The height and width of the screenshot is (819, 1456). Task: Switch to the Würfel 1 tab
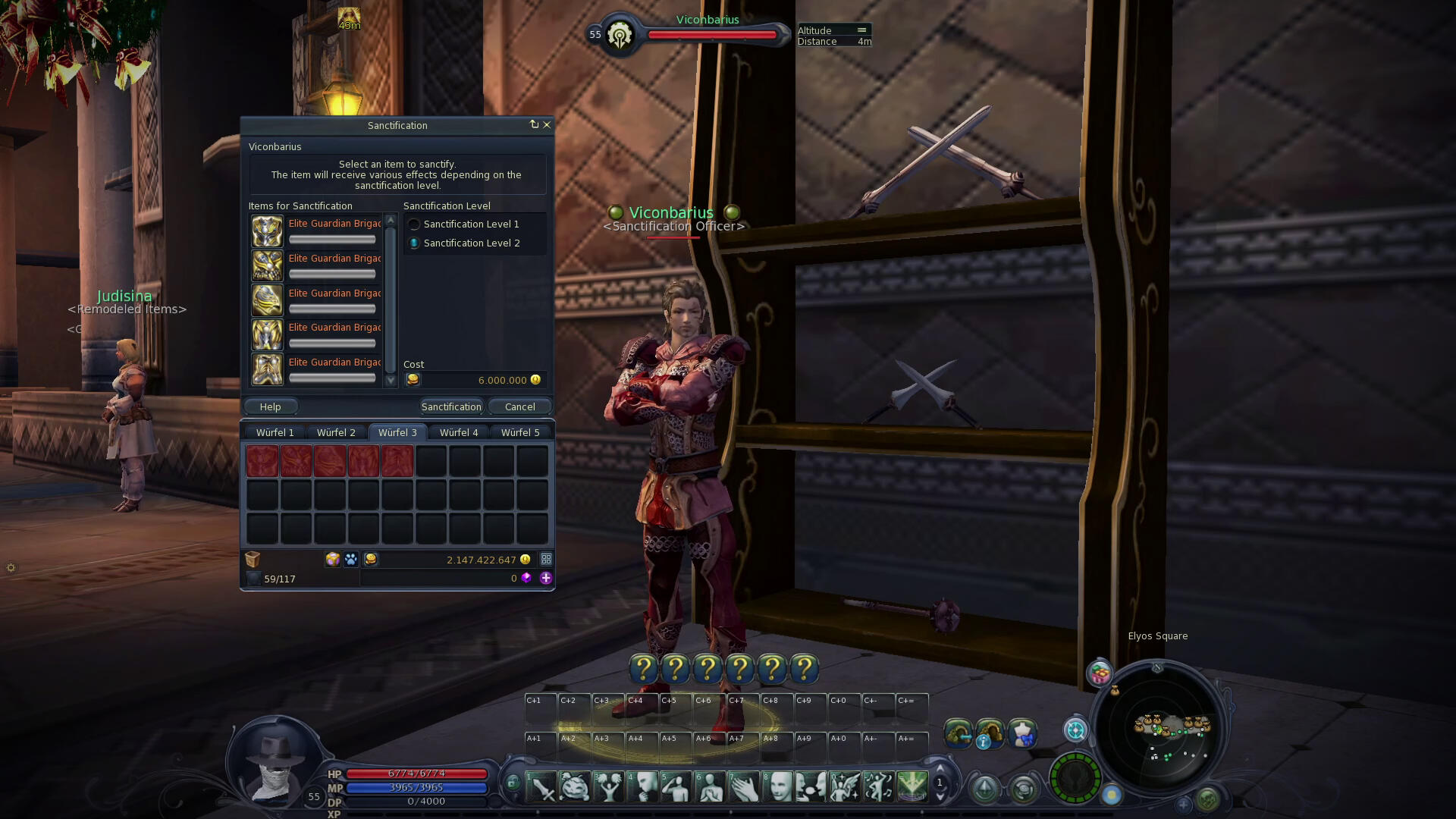275,433
